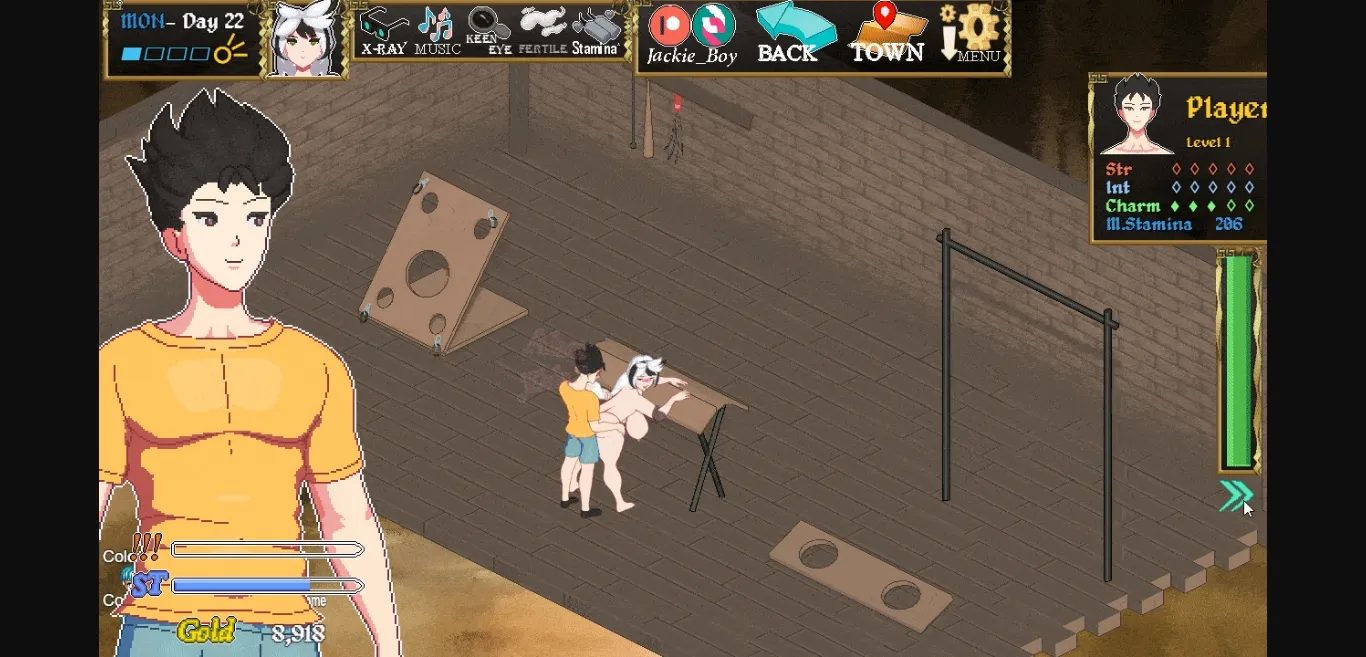Screen dimensions: 1366x657
Task: Select the white-haired character portrait
Action: pos(304,40)
